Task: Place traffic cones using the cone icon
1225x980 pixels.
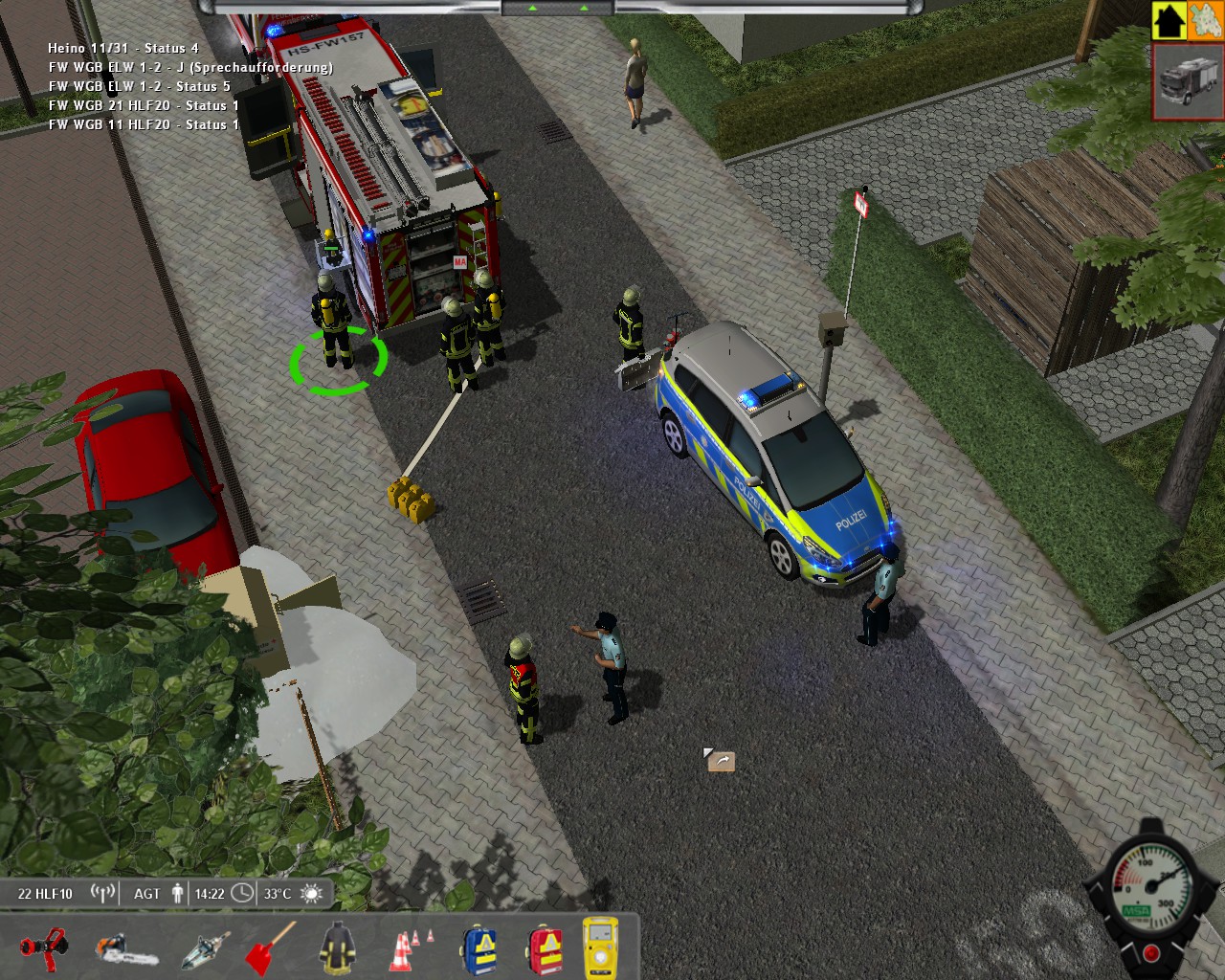Action: point(410,949)
